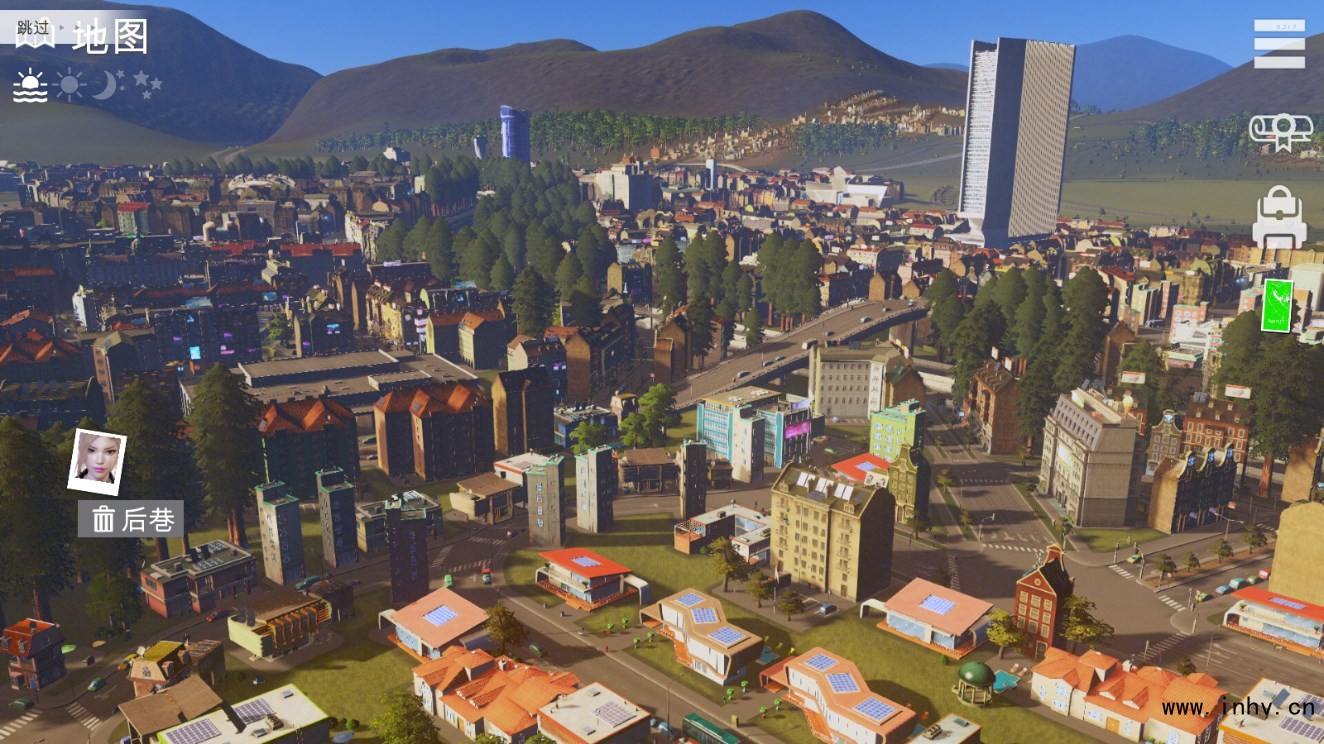Select the sunrise time-of-day icon
Screen dimensions: 1324x744
click(x=30, y=86)
